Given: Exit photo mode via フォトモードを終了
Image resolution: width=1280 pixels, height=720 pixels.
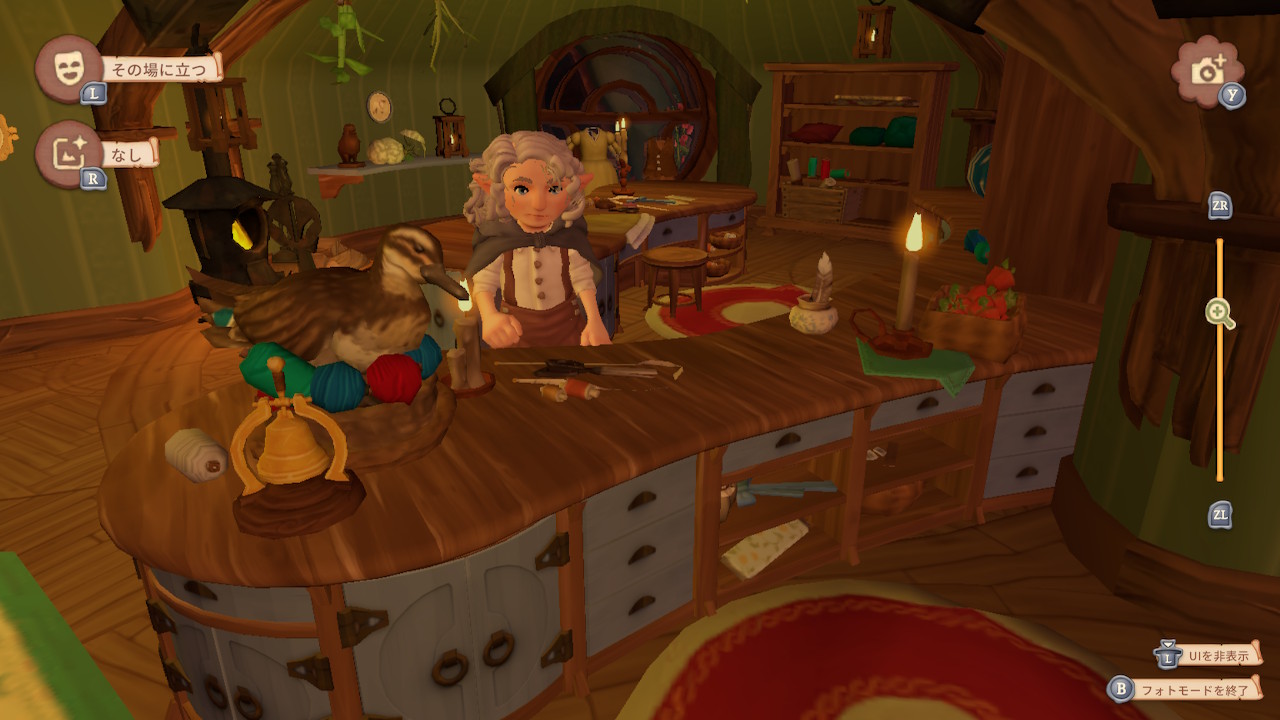Looking at the screenshot, I should (x=1196, y=689).
